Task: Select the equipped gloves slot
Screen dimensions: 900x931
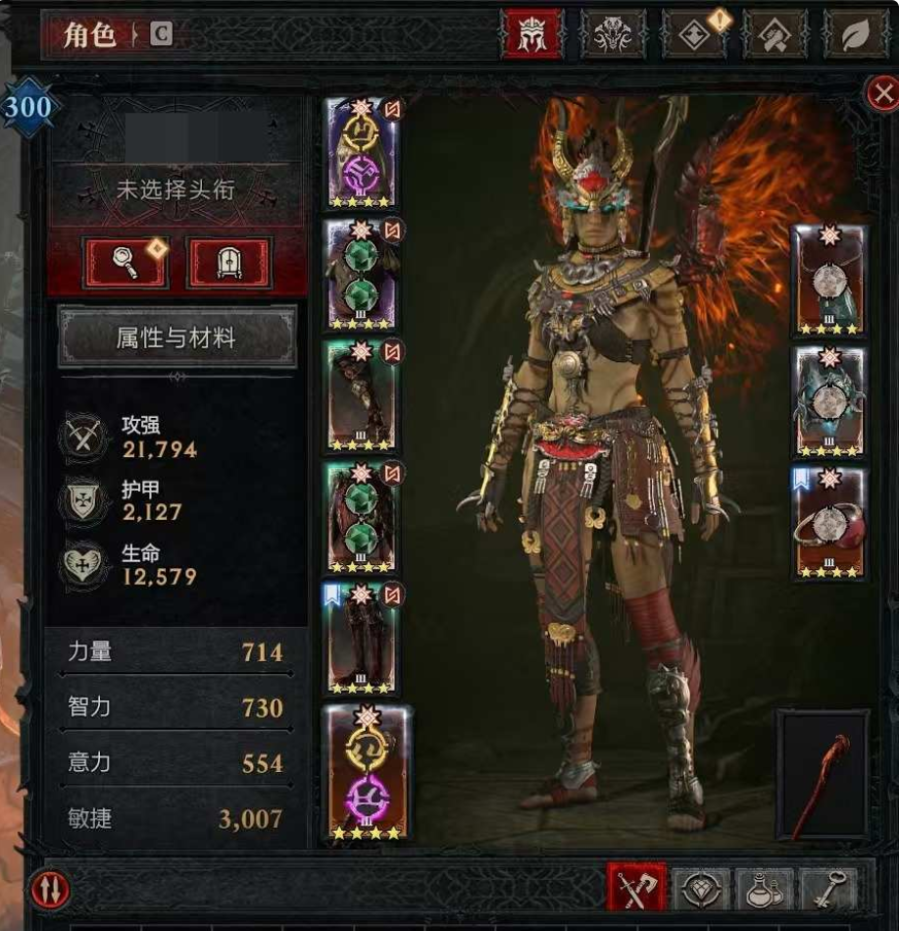Action: 362,395
